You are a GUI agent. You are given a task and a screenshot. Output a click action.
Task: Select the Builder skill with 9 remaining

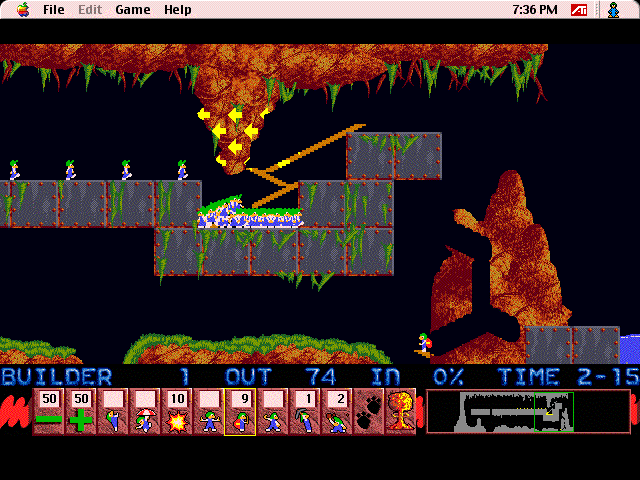pos(240,412)
